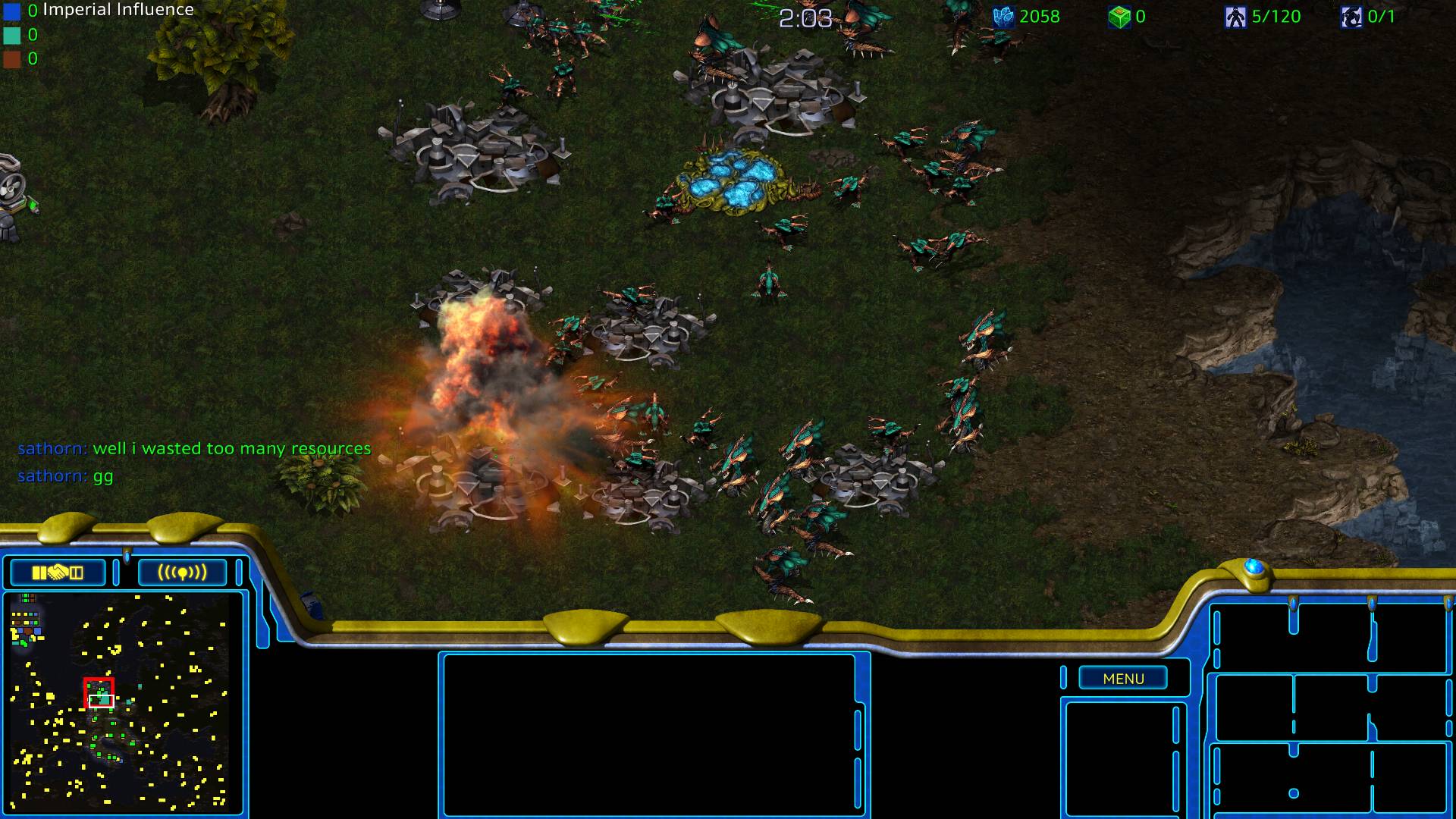This screenshot has width=1456, height=819.
Task: Open the diplomacy handshake button
Action: [x=58, y=573]
